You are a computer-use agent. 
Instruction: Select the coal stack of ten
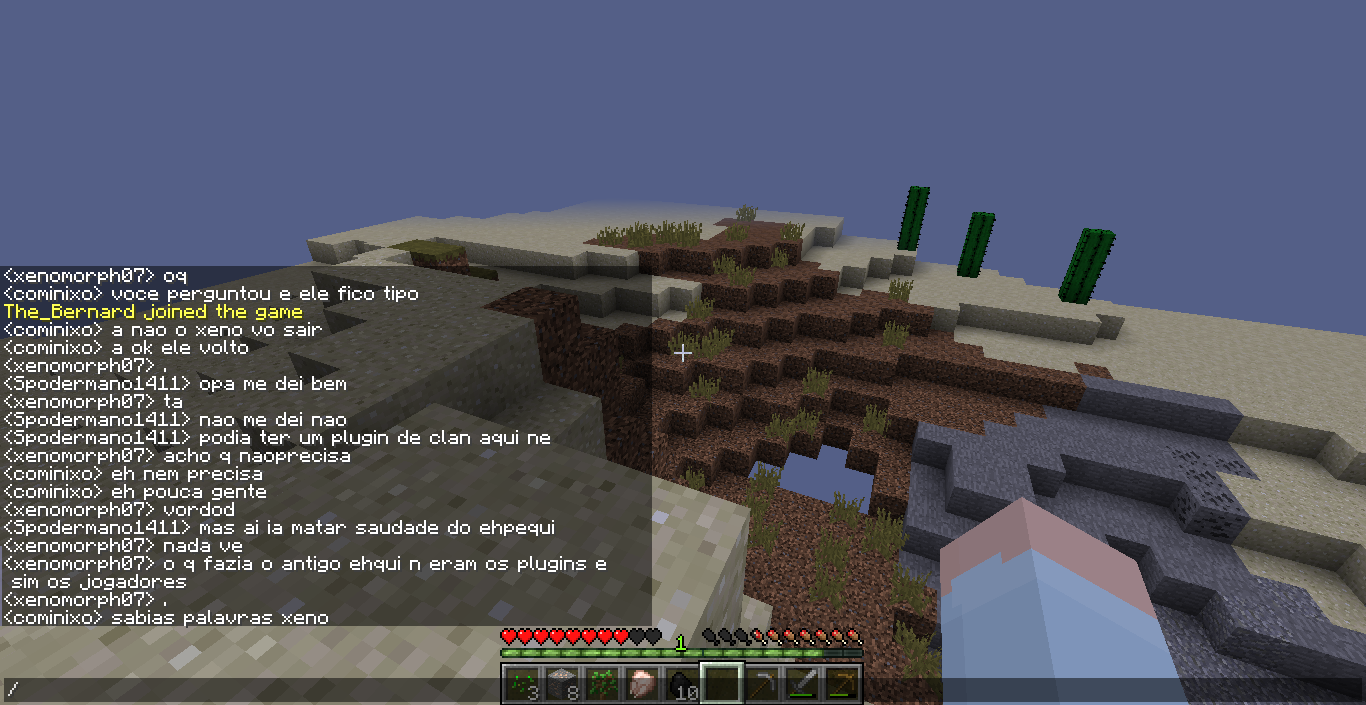coord(681,684)
